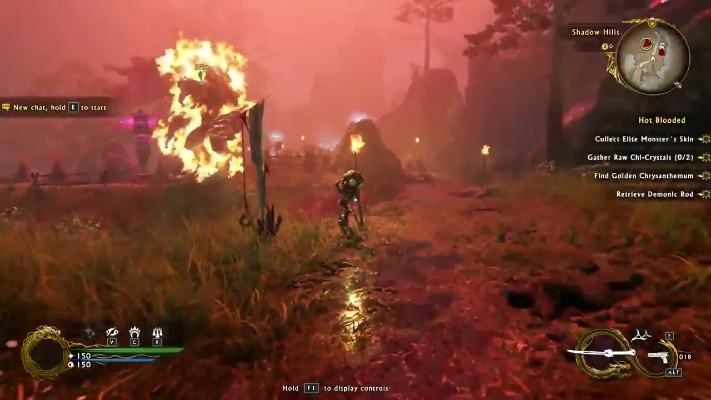This screenshot has width=711, height=400.
Task: Activate the eye ability icon
Action: click(x=112, y=332)
